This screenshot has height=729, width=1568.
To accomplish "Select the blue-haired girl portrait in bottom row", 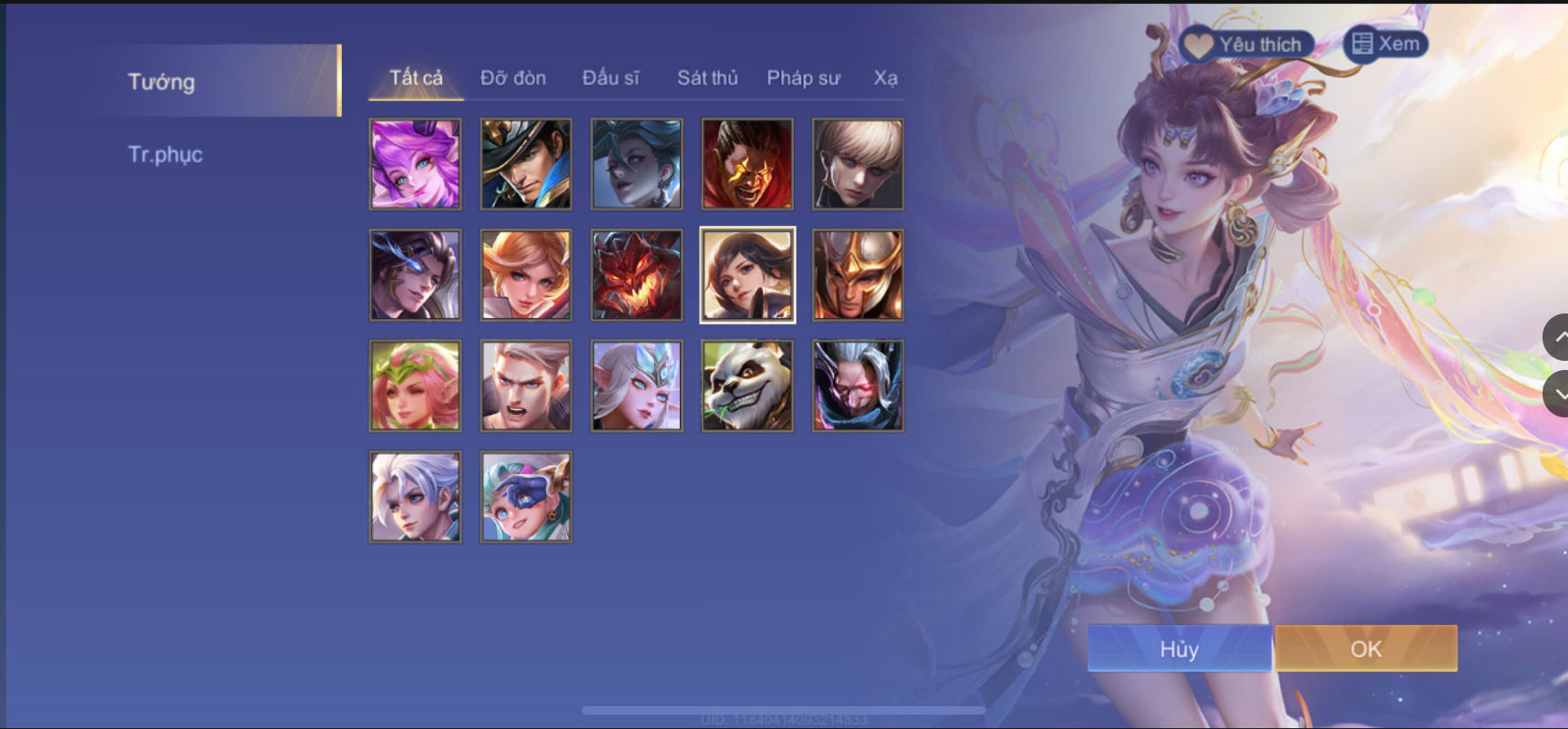I will pyautogui.click(x=527, y=496).
